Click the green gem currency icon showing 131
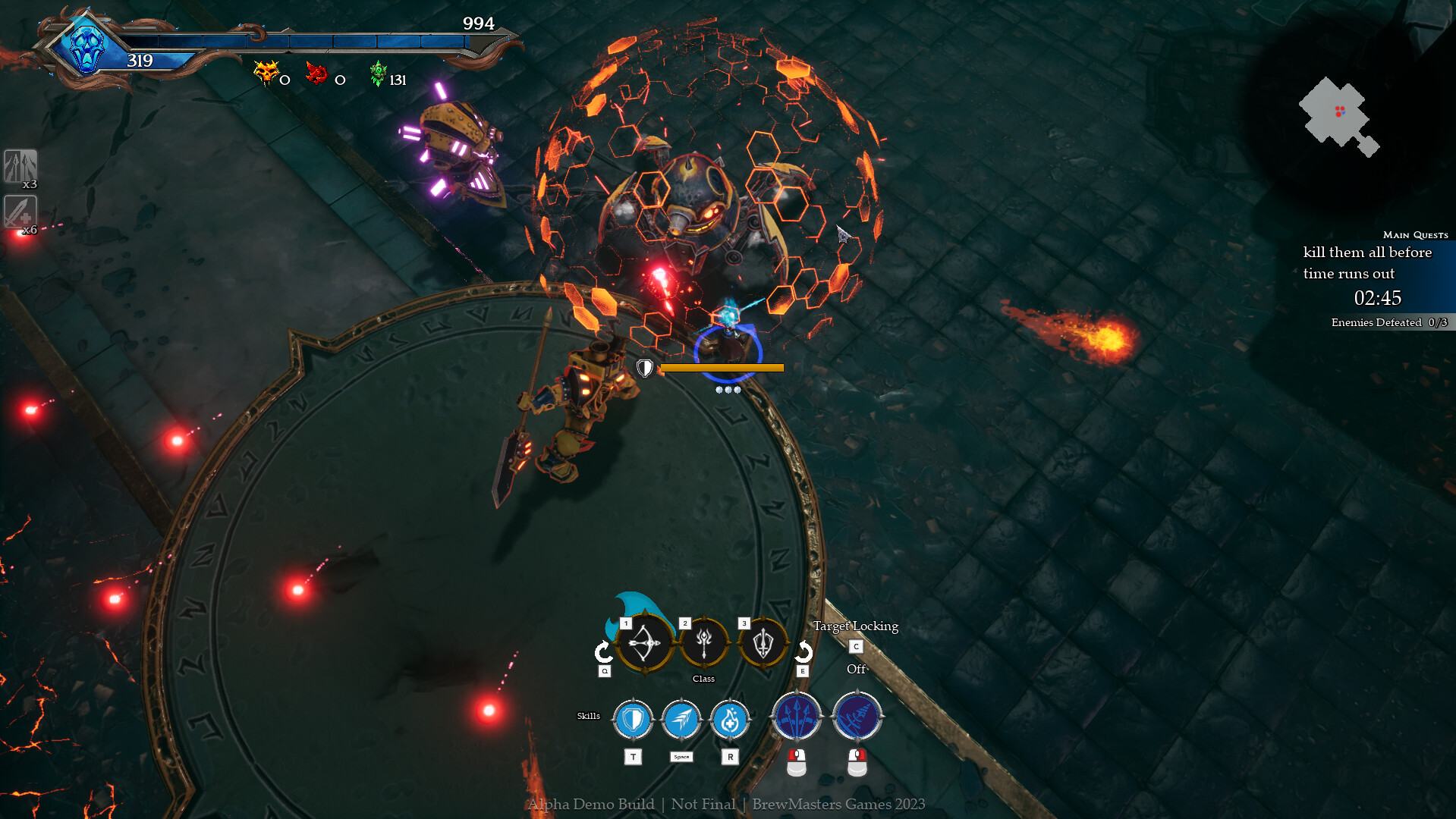This screenshot has width=1456, height=819. (x=377, y=75)
